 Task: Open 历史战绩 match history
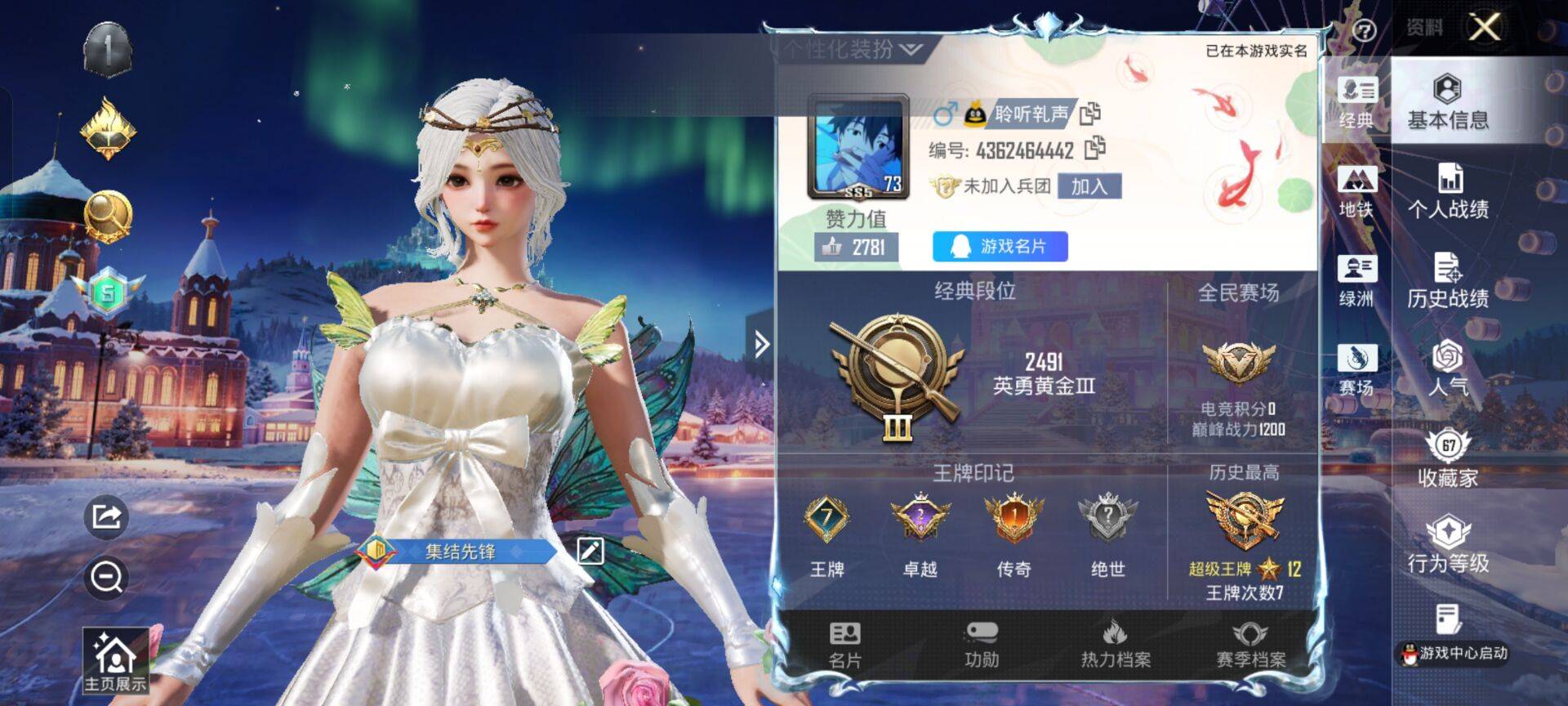point(1447,281)
